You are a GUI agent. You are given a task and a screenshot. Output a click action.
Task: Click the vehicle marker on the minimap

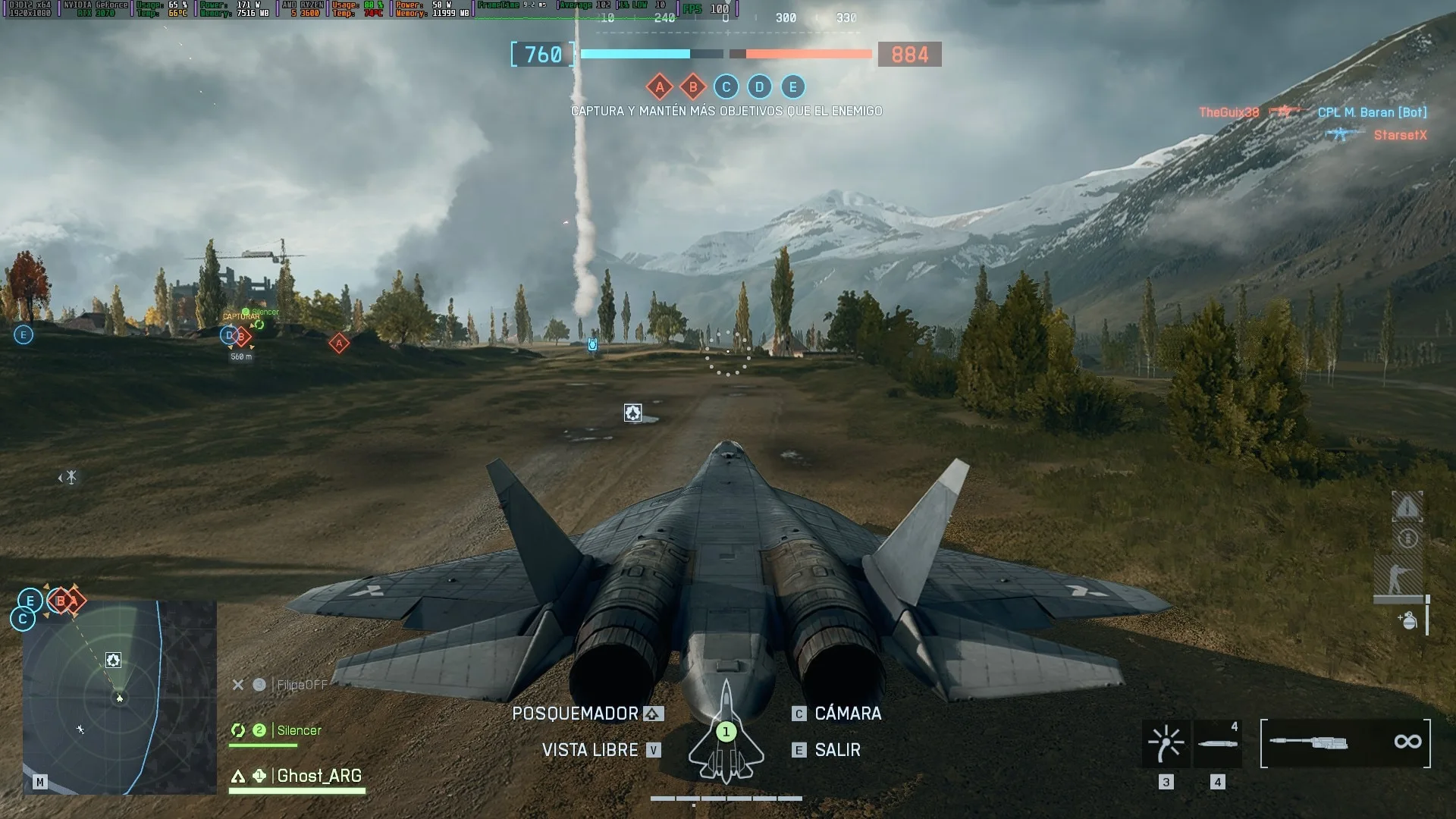(x=113, y=661)
